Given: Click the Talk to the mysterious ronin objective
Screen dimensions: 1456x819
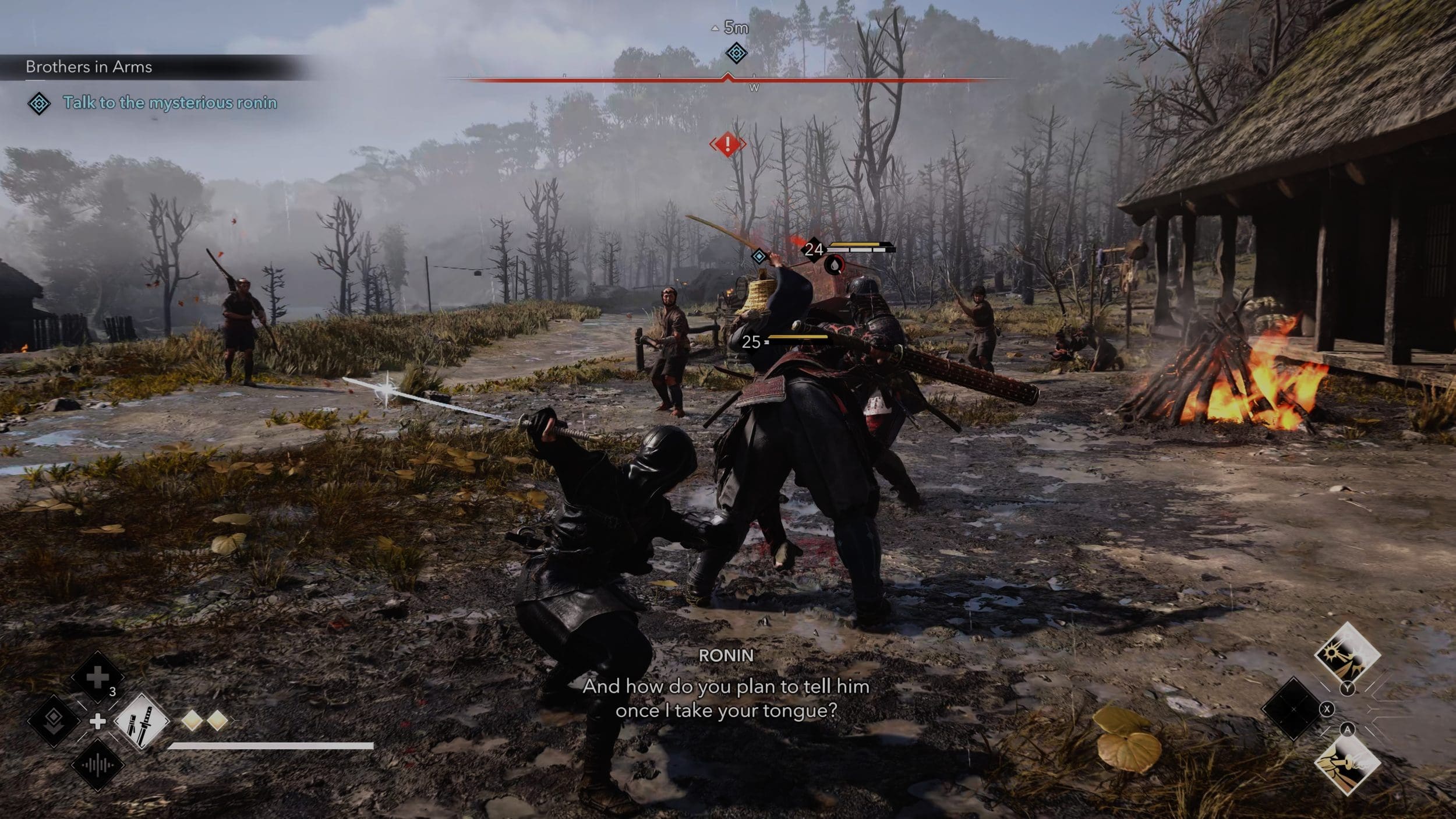Looking at the screenshot, I should [169, 103].
